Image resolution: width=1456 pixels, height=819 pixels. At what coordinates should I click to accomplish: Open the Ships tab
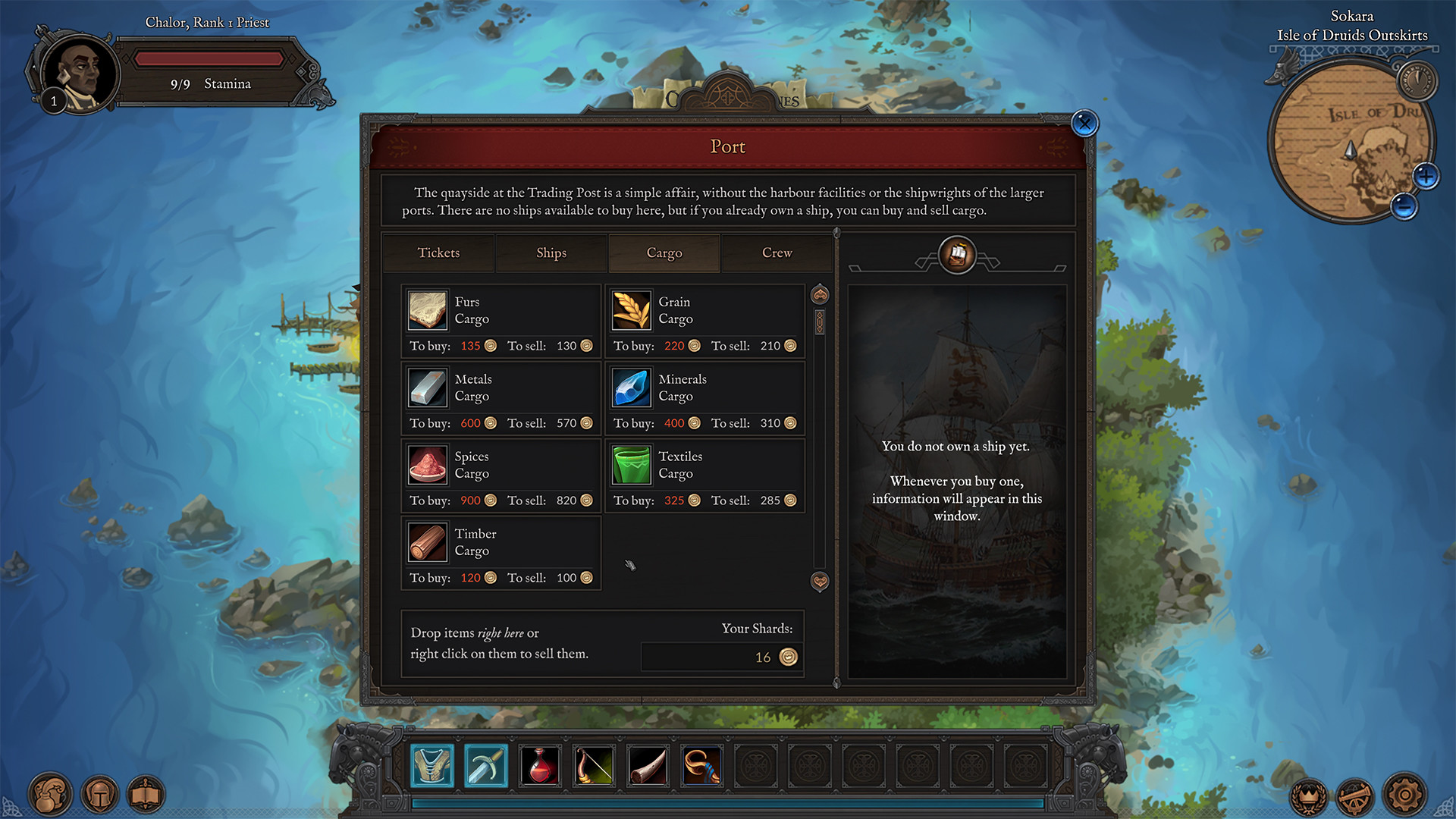551,253
